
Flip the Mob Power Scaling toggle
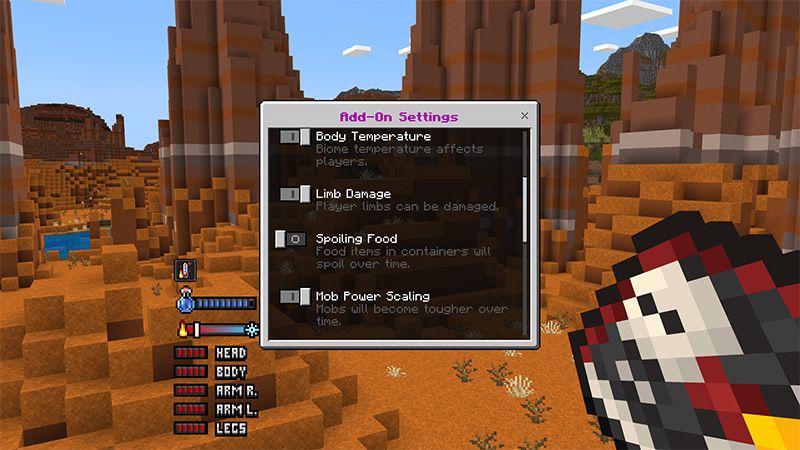[x=294, y=297]
